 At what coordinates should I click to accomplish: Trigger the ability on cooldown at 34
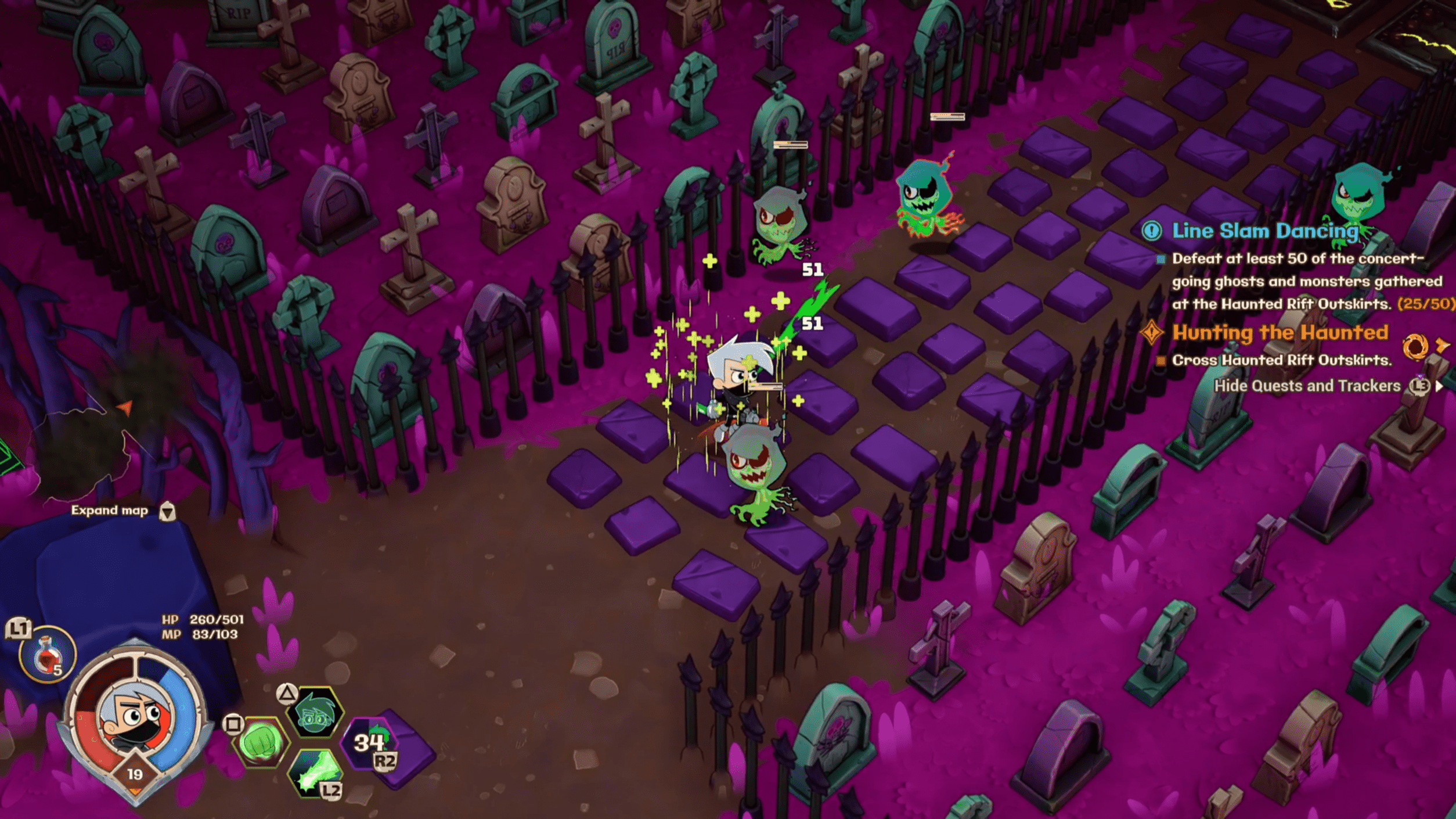(370, 742)
